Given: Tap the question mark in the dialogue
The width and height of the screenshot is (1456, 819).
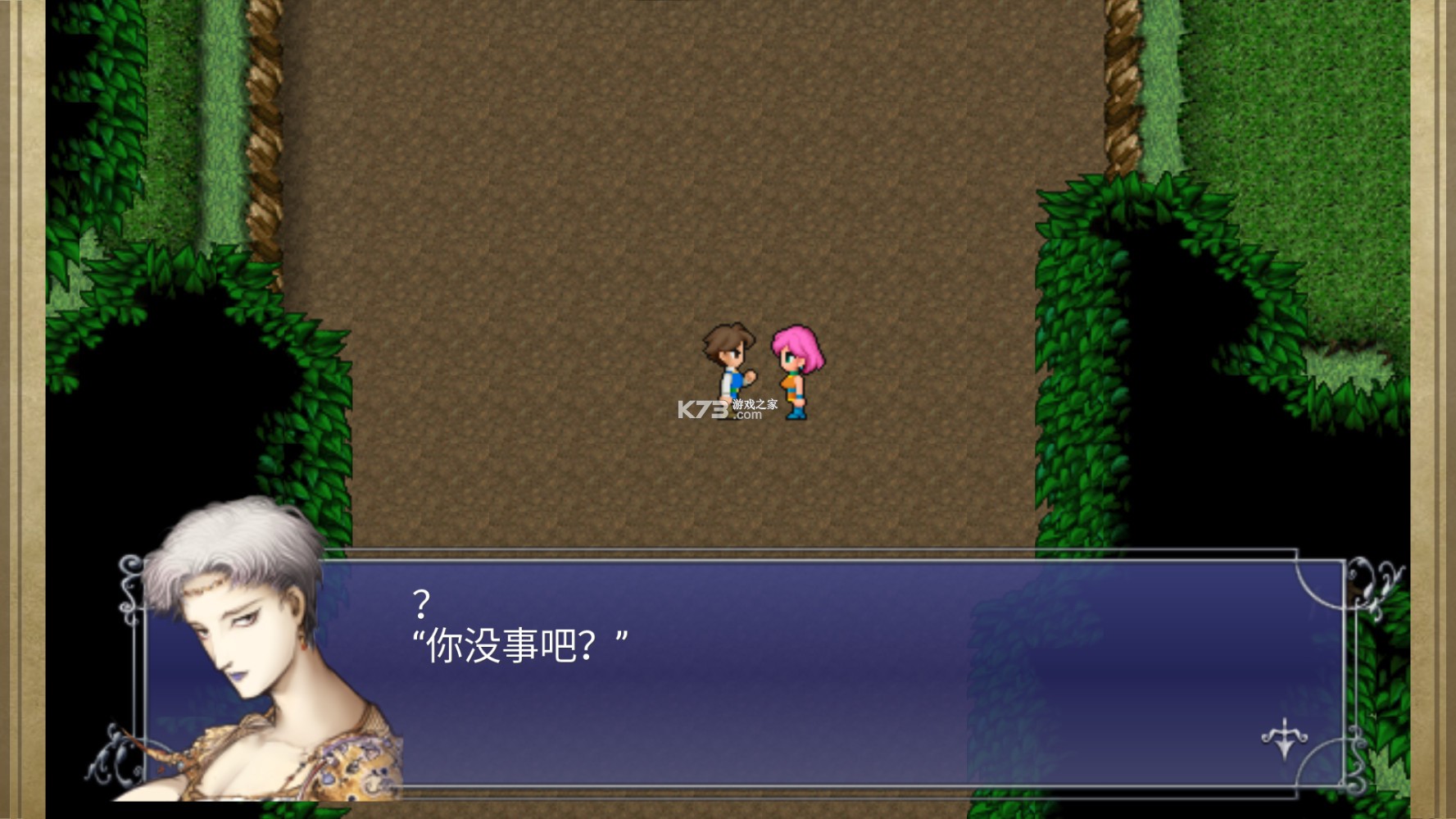Looking at the screenshot, I should 421,604.
